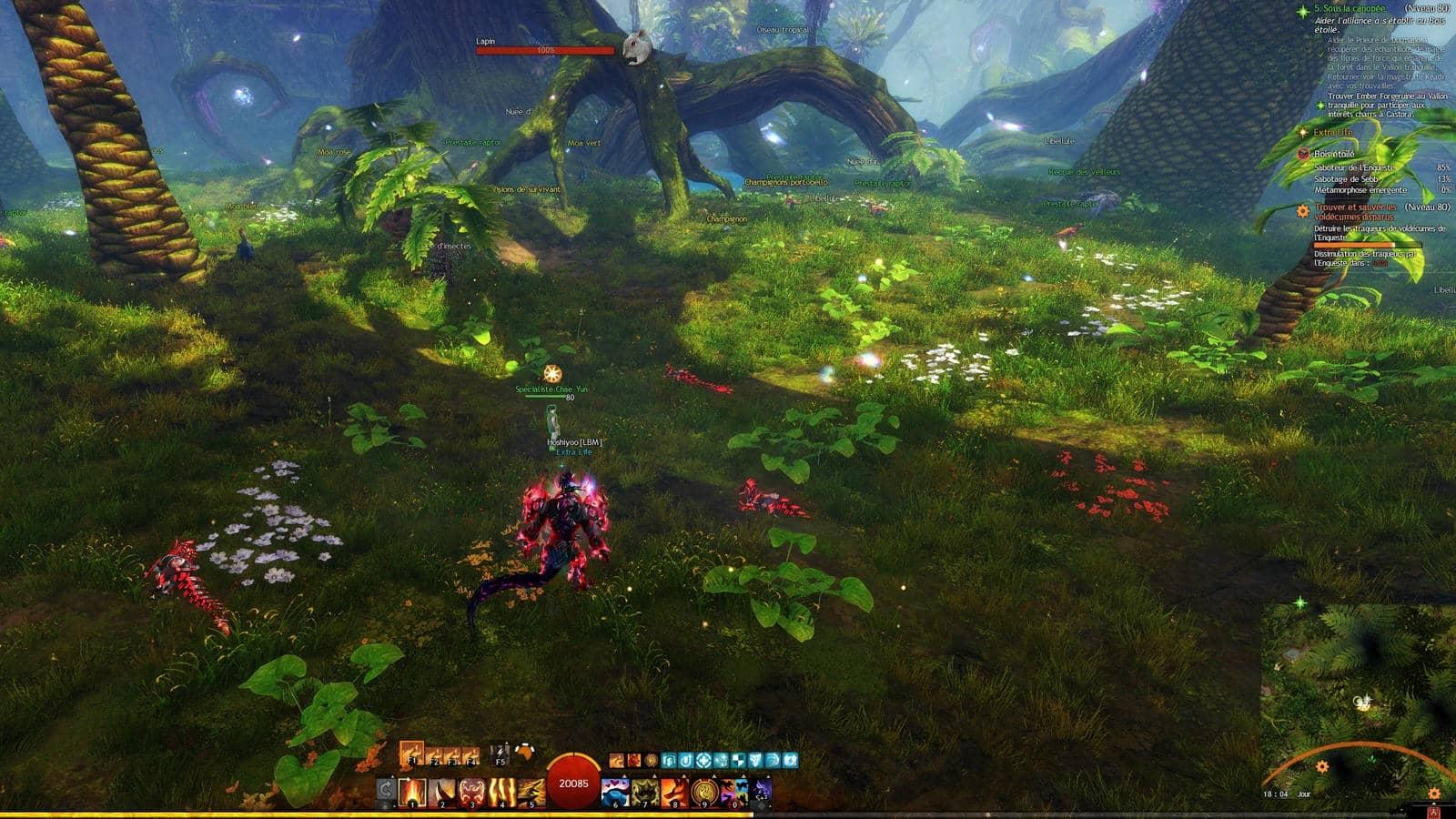
Task: Activate the fire skill in weapon slot 1
Action: (x=412, y=791)
